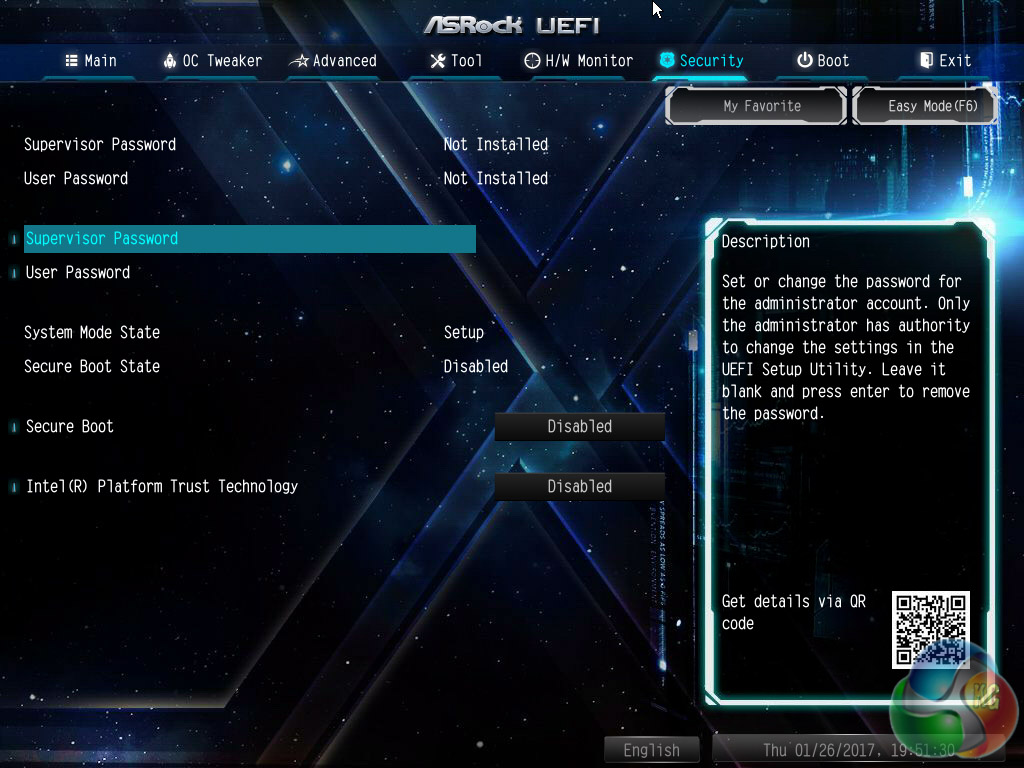This screenshot has height=768, width=1024.
Task: Select the Tool tab
Action: coord(456,61)
